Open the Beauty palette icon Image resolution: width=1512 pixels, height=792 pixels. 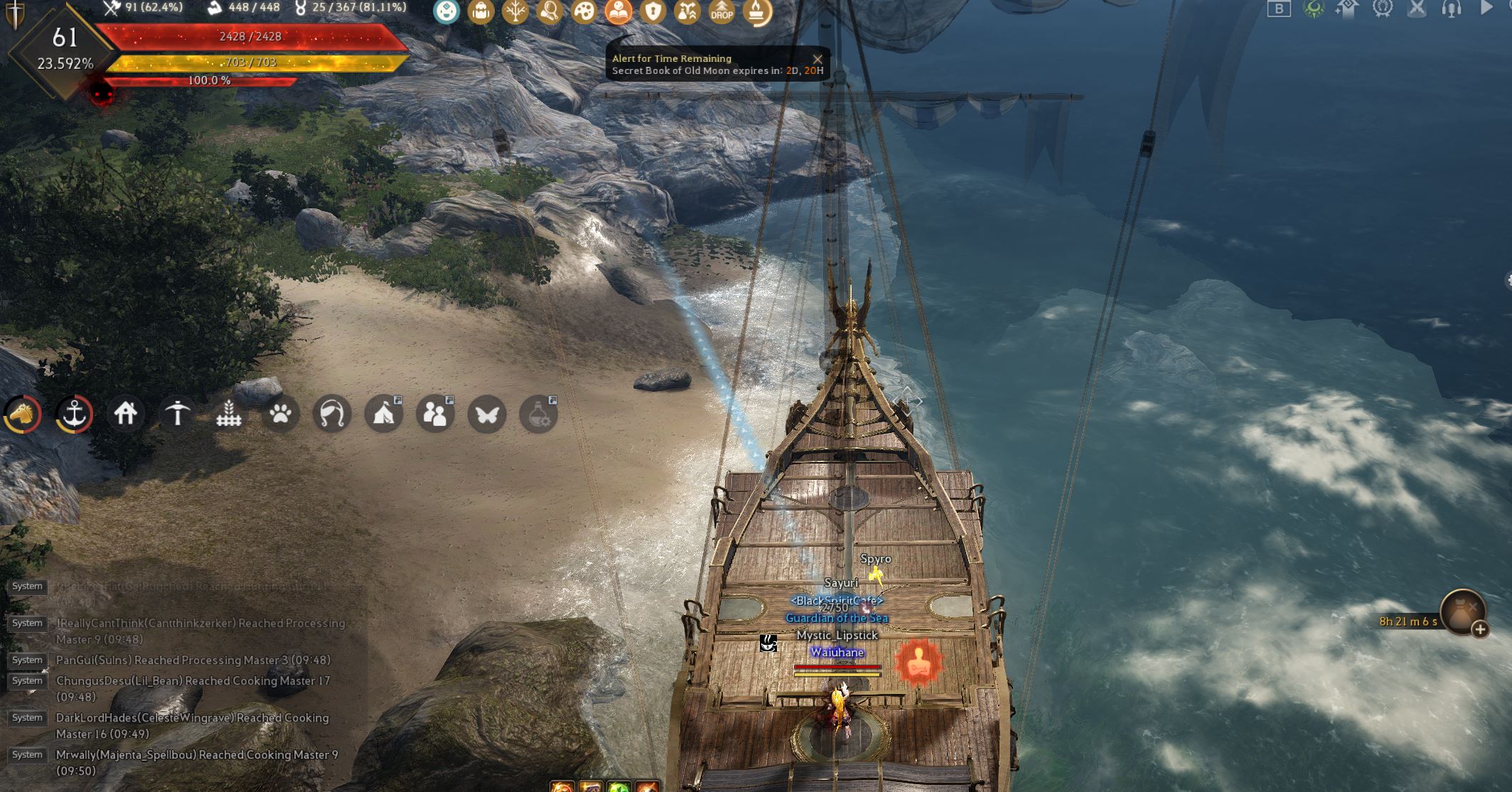(x=583, y=12)
